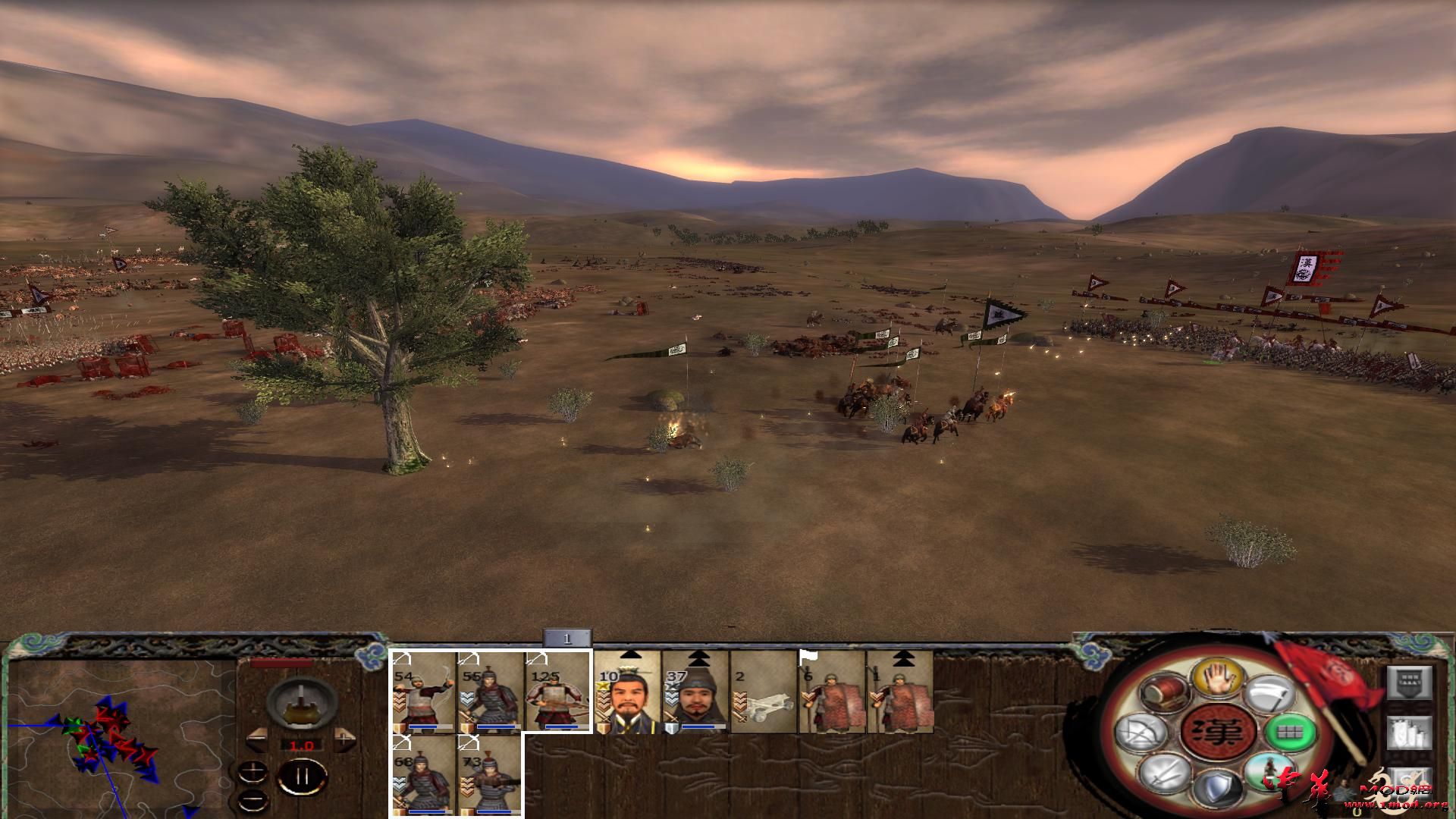This screenshot has width=1456, height=819.
Task: Click on the battle minimap
Action: pyautogui.click(x=114, y=736)
